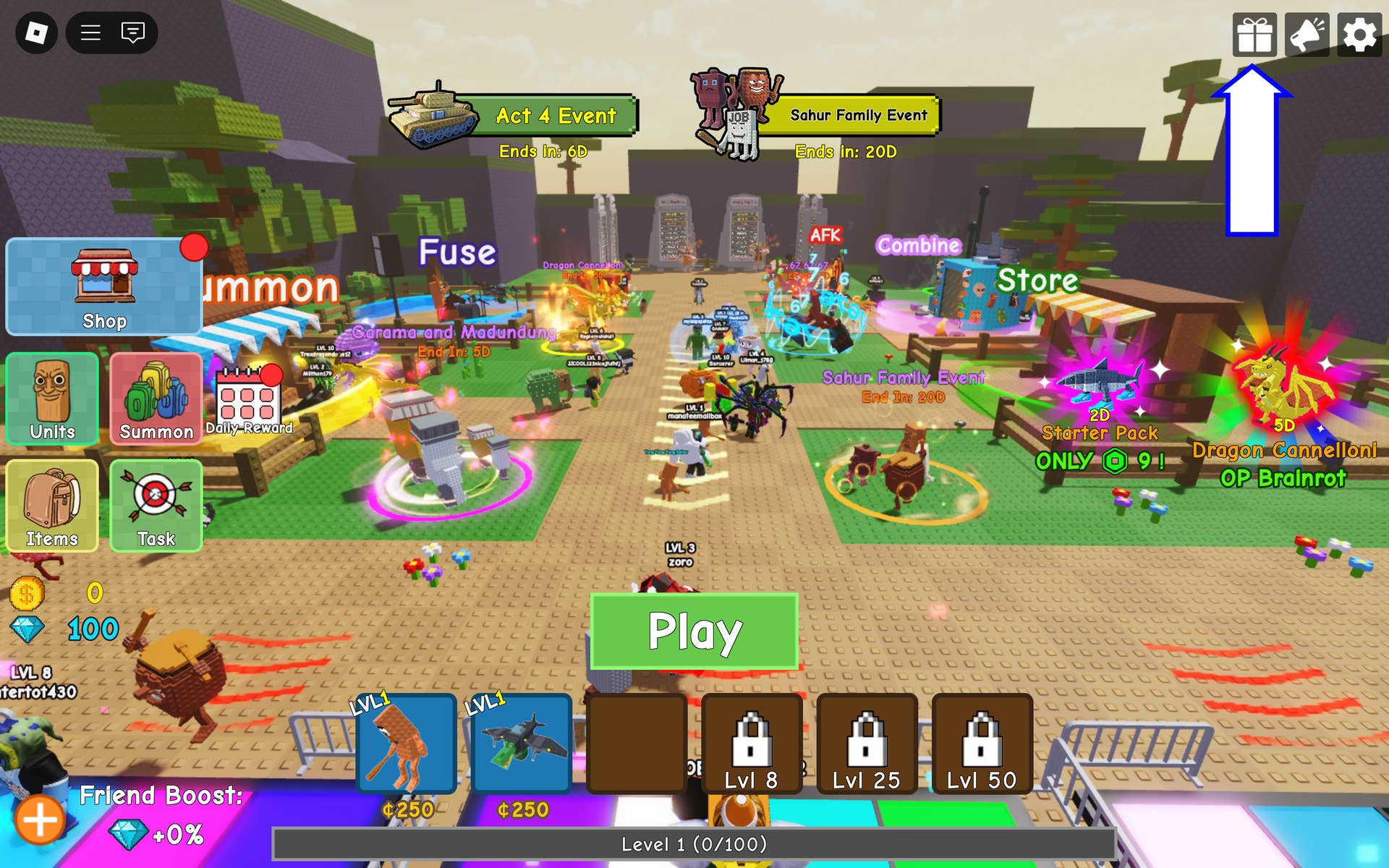Open the Items backpack
This screenshot has height=868, width=1389.
coord(51,504)
